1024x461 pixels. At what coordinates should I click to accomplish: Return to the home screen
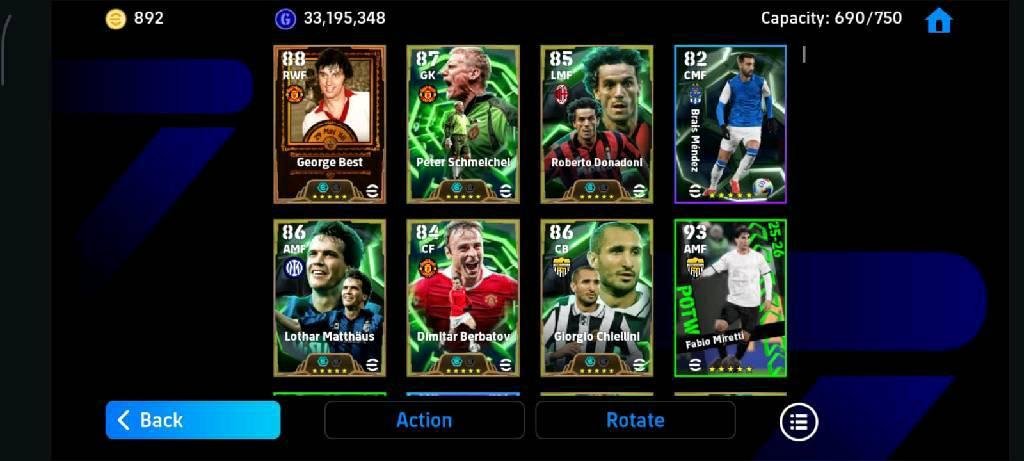point(938,20)
